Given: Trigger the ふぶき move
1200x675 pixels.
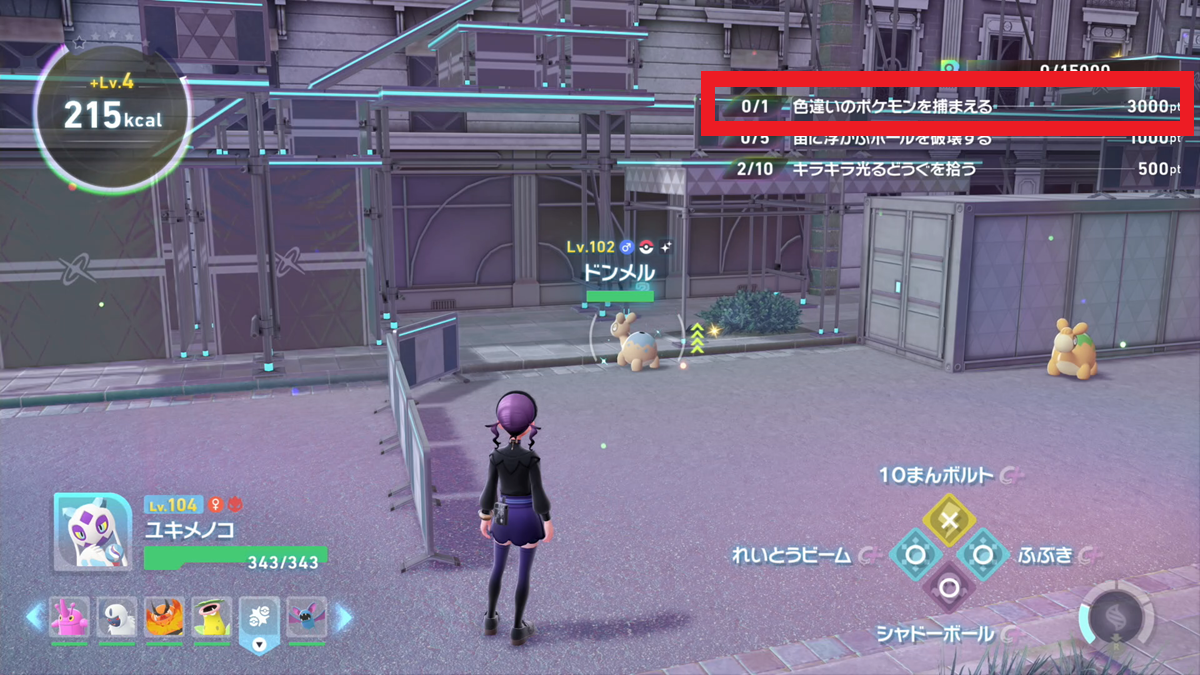Looking at the screenshot, I should click(983, 554).
